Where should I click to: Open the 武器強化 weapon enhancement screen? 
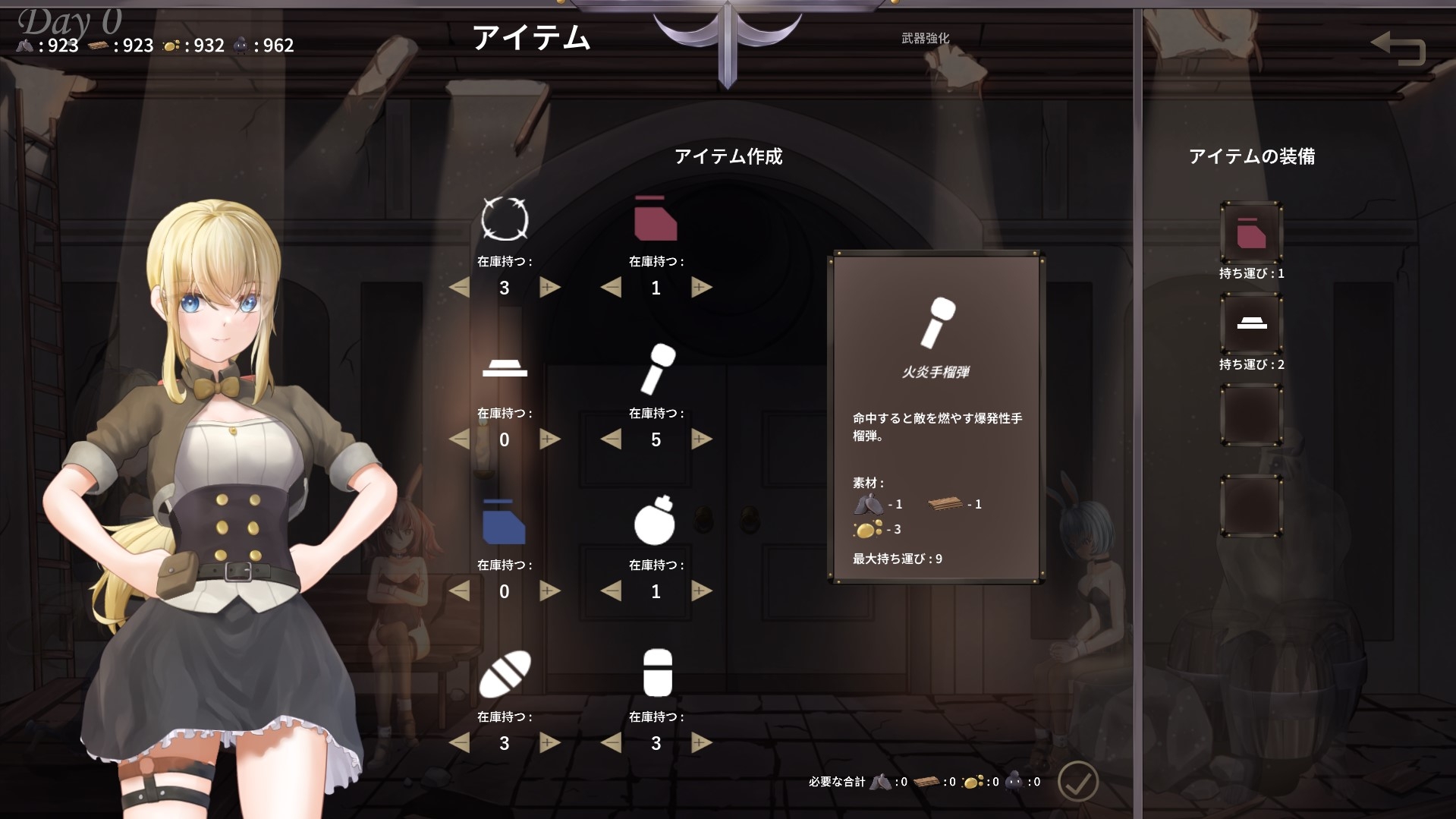pos(927,38)
